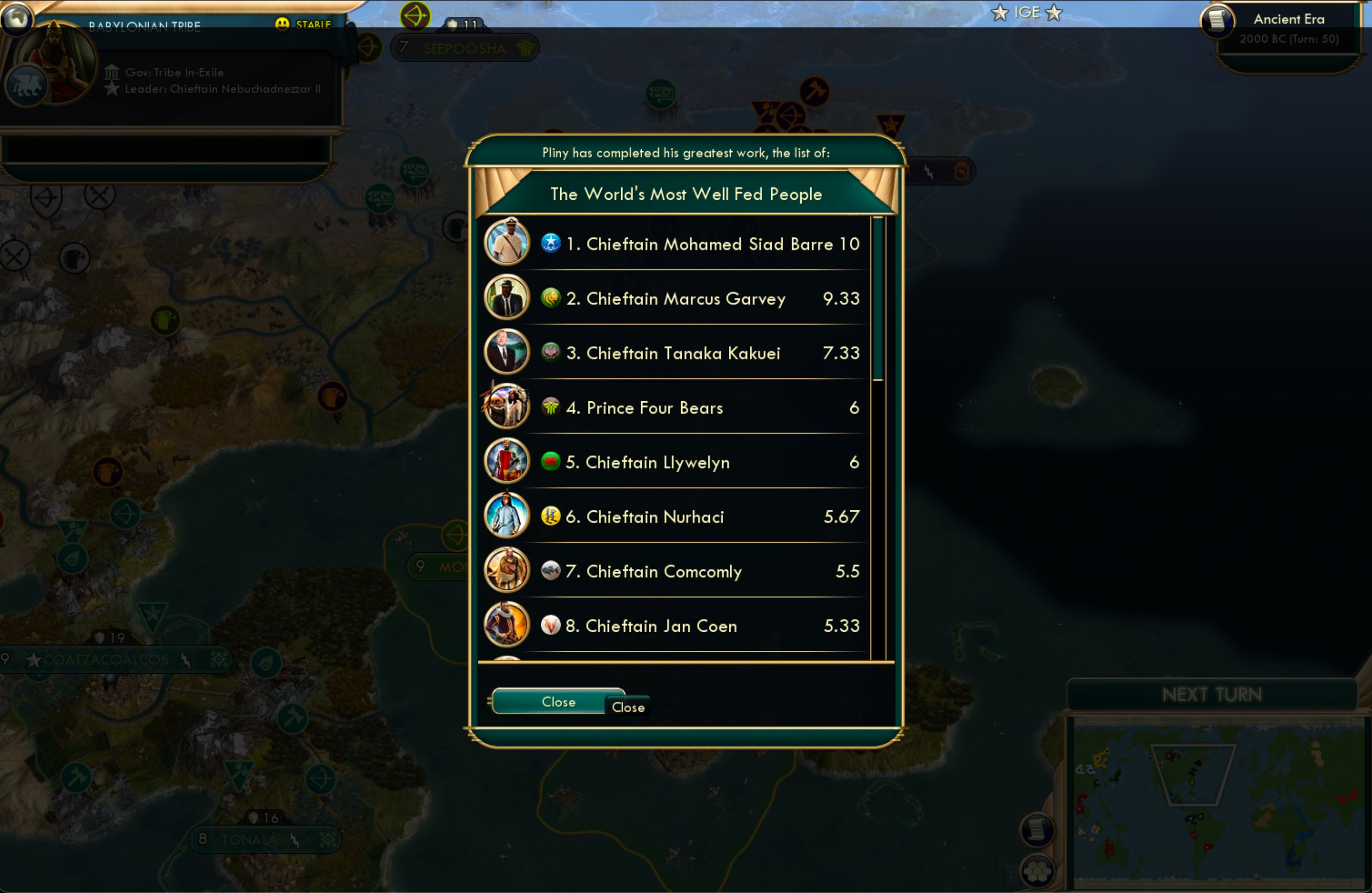Image resolution: width=1372 pixels, height=893 pixels.
Task: Open the IGE panel label
Action: (1026, 12)
